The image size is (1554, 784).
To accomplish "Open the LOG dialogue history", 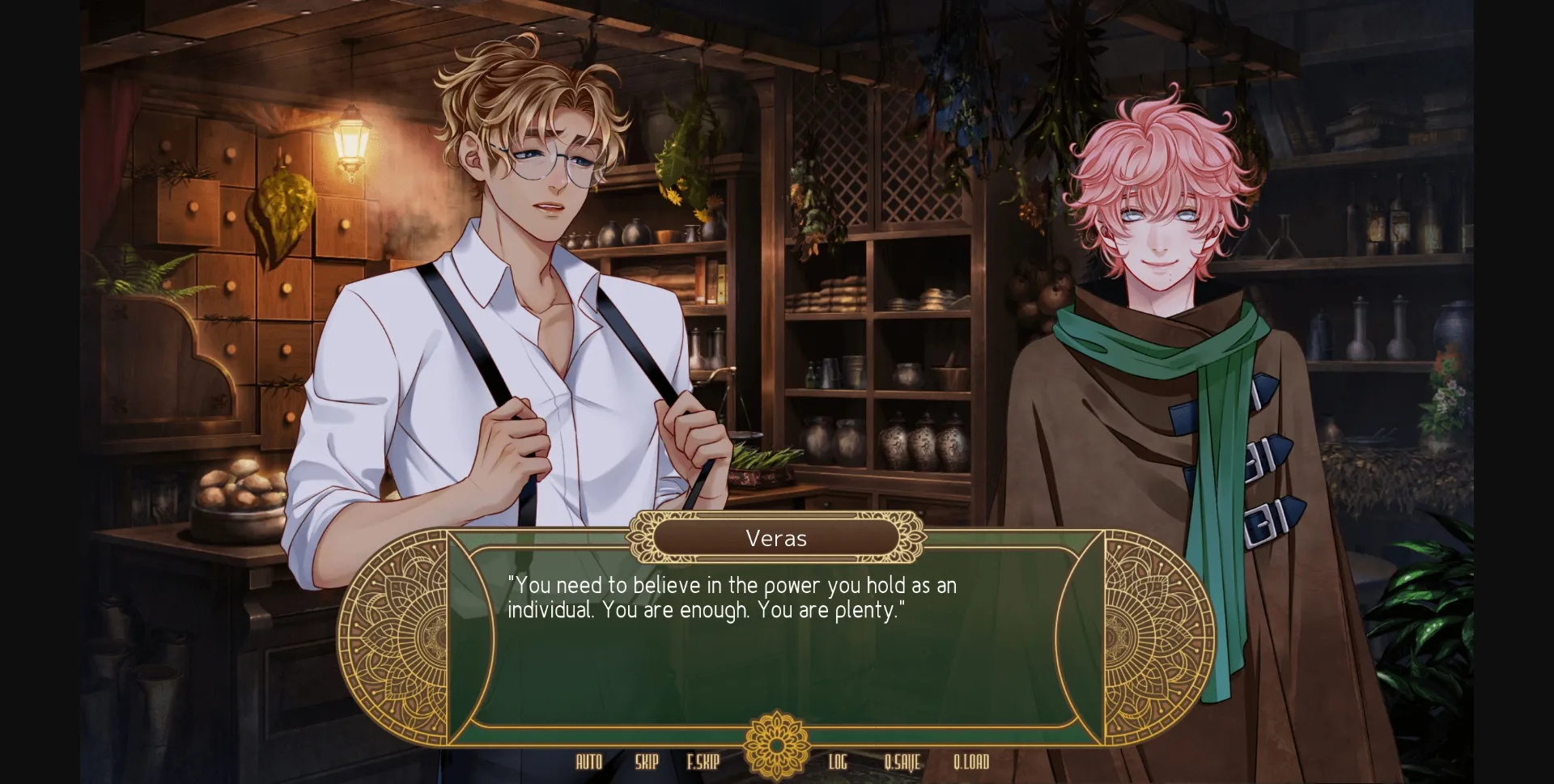I will coord(838,761).
